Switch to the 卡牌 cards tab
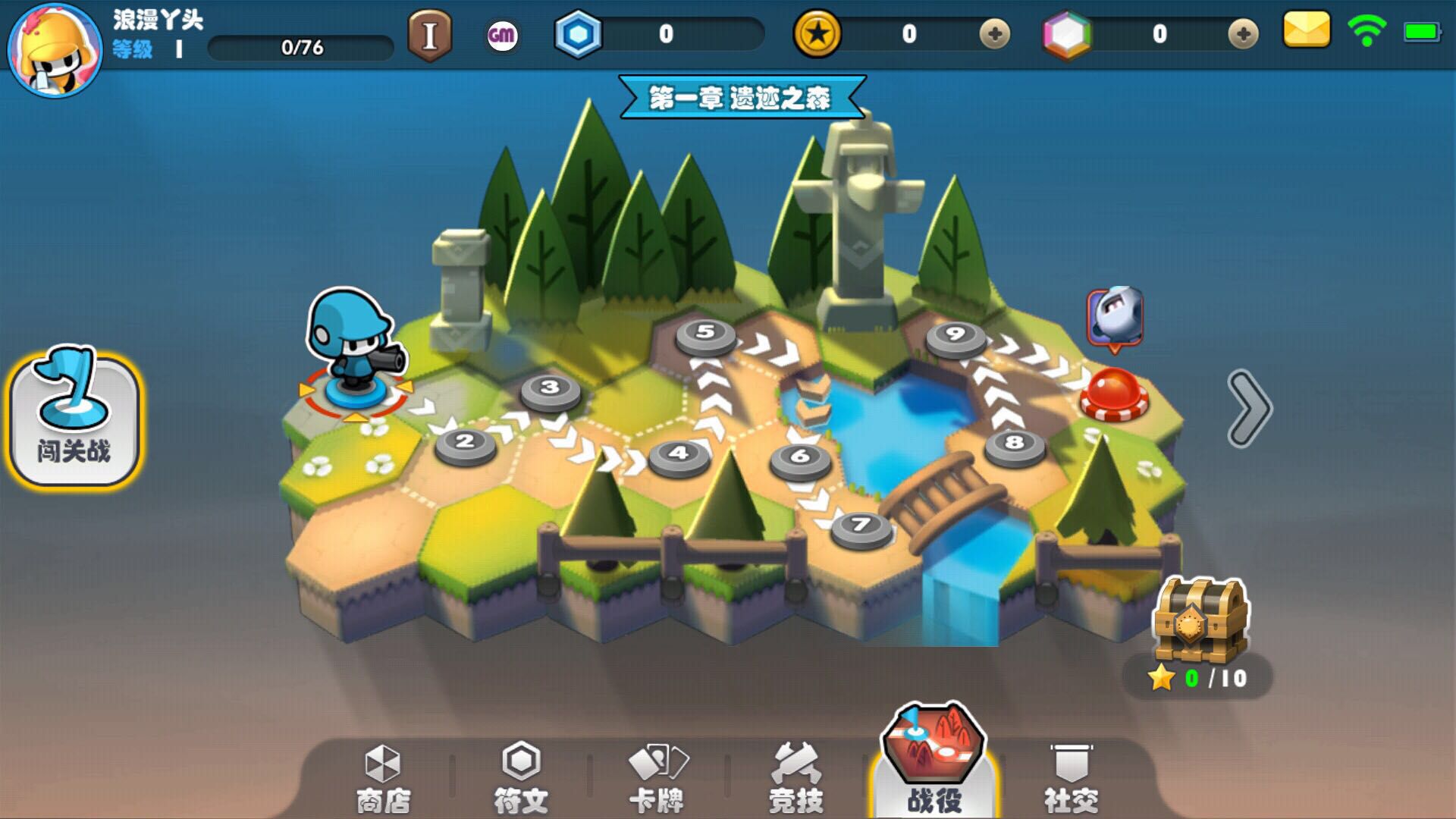This screenshot has width=1456, height=819. (657, 778)
